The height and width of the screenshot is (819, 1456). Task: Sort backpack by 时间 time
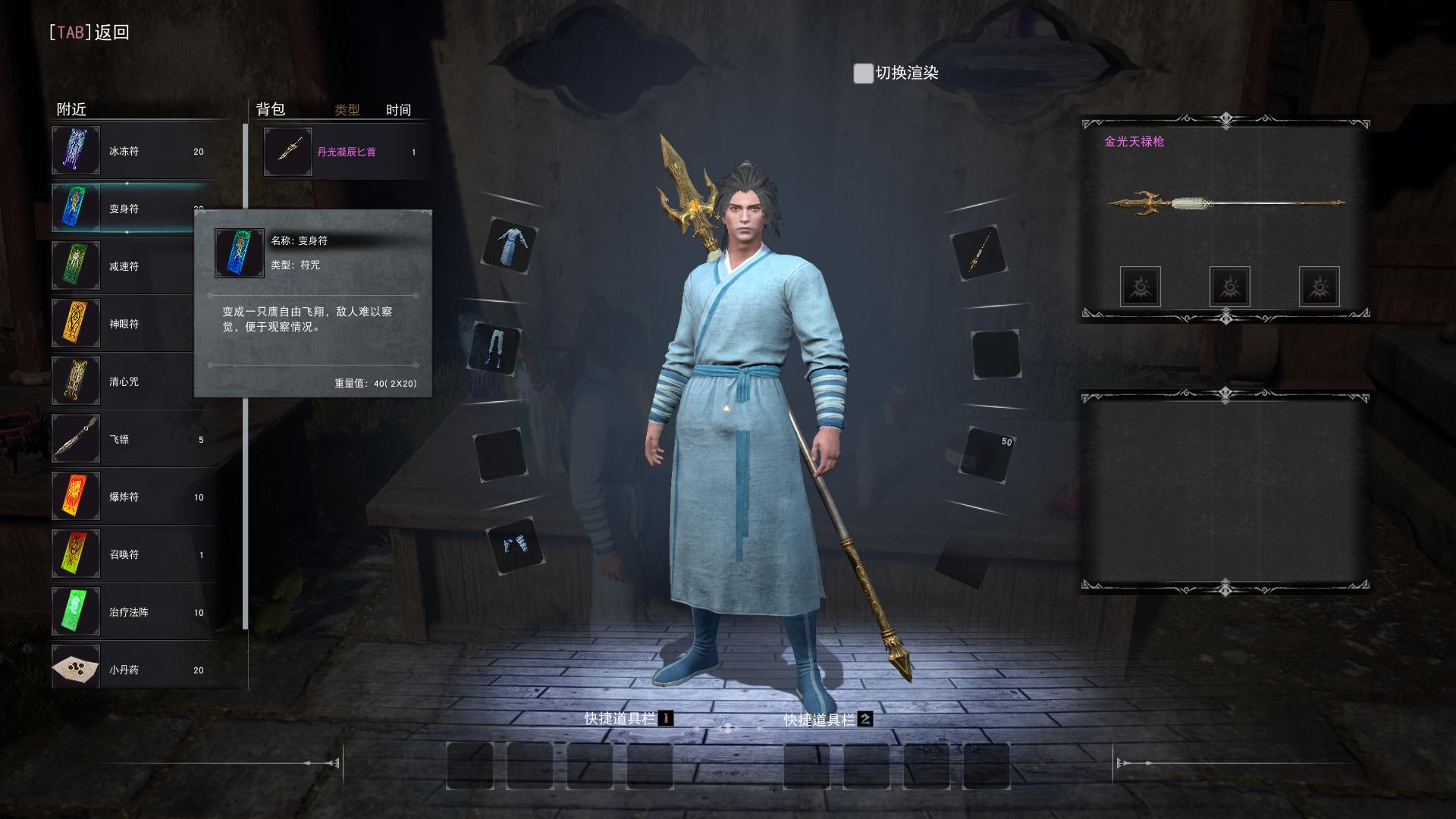[x=398, y=110]
